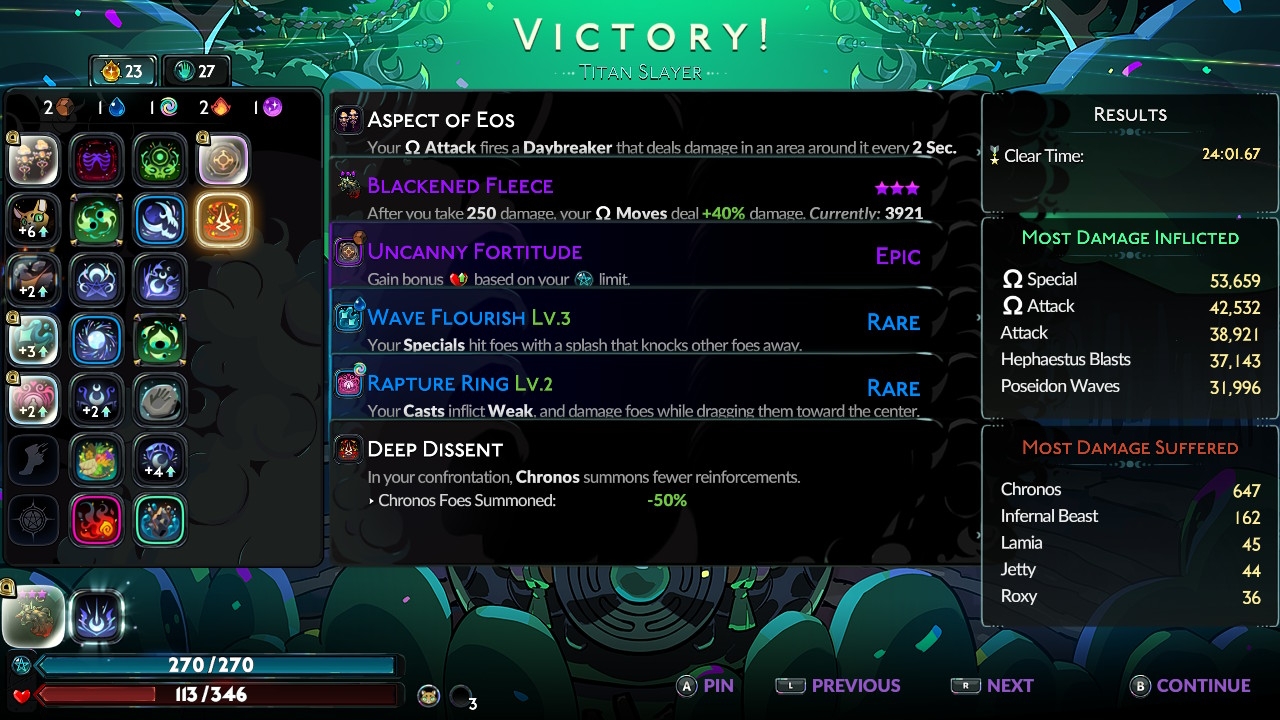Choose the grey stone hand boon icon

click(x=159, y=400)
